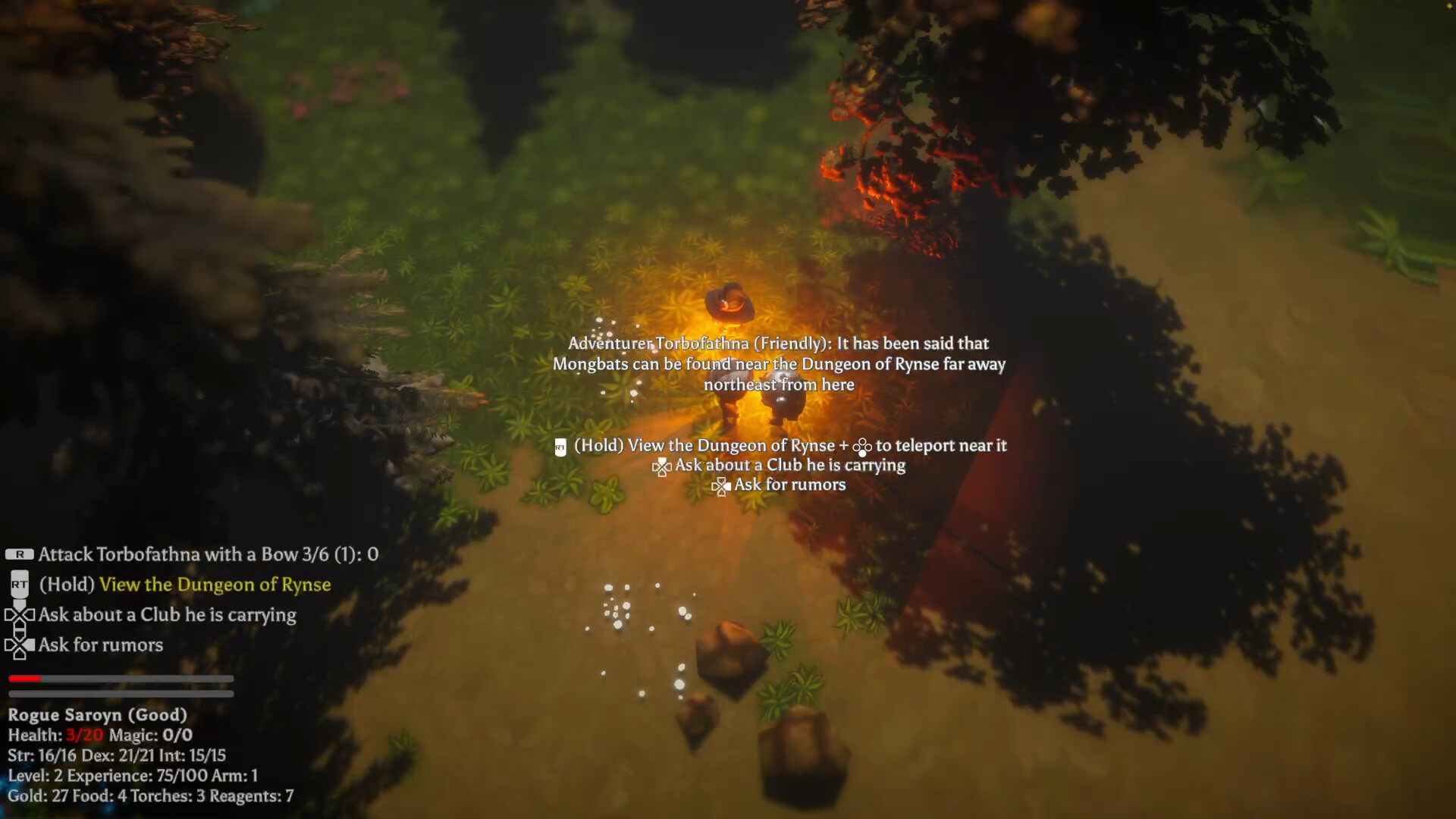
Task: Click the red health bar of Rogue Saroyn
Action: click(x=23, y=679)
